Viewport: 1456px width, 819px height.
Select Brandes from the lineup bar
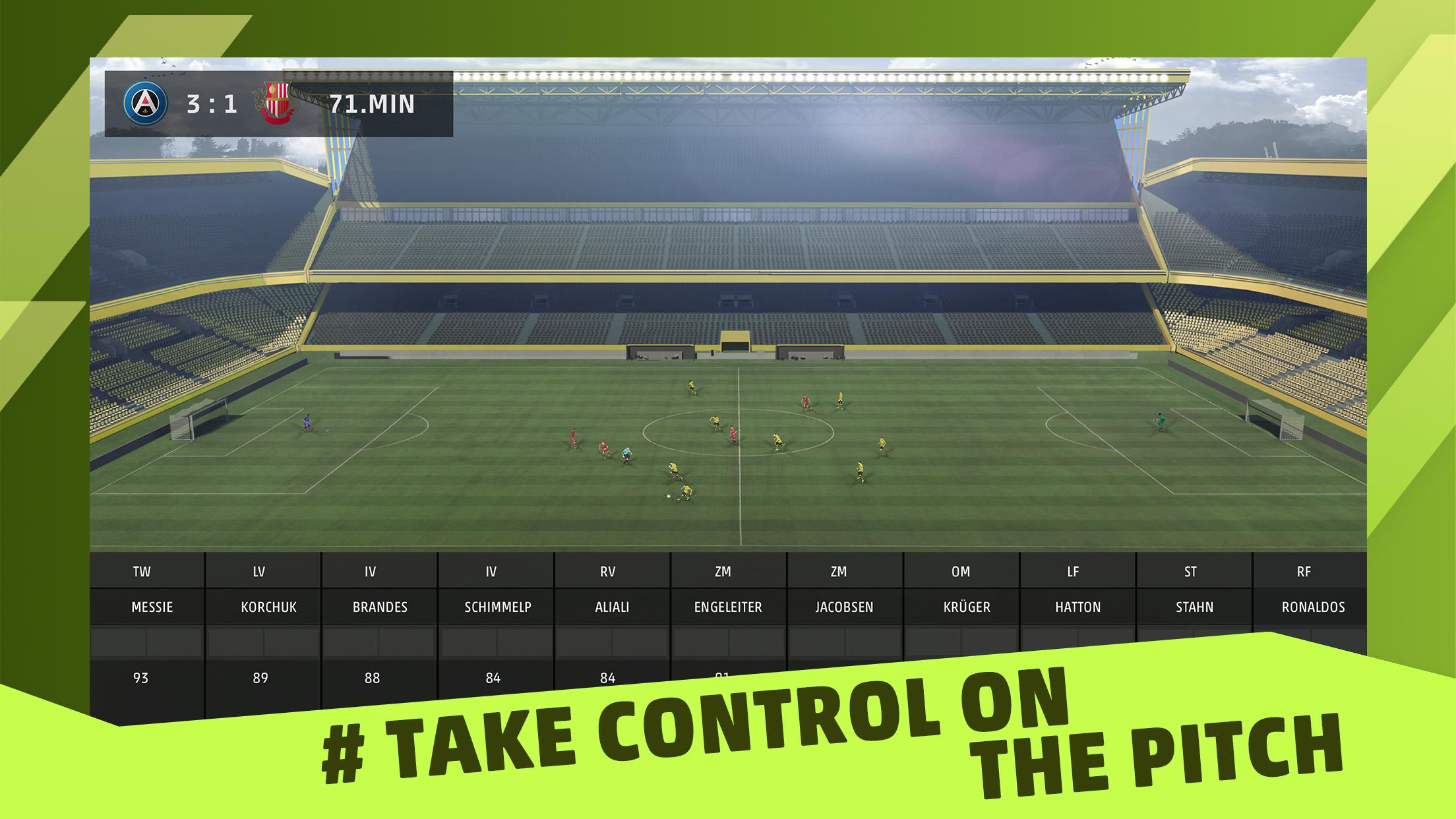380,607
